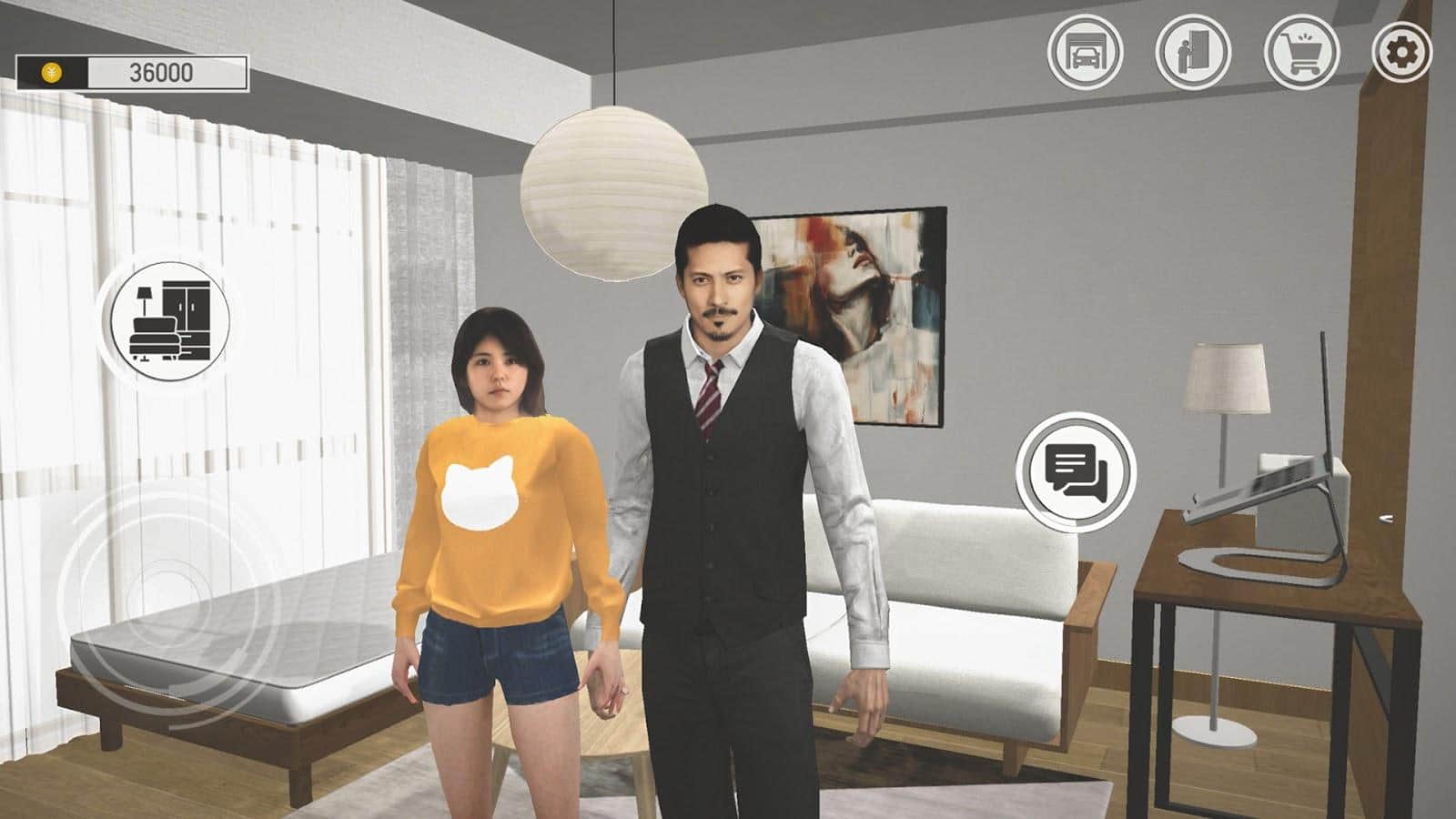Screen dimensions: 1456x819
Task: Open the garage car icon
Action: [x=1085, y=52]
